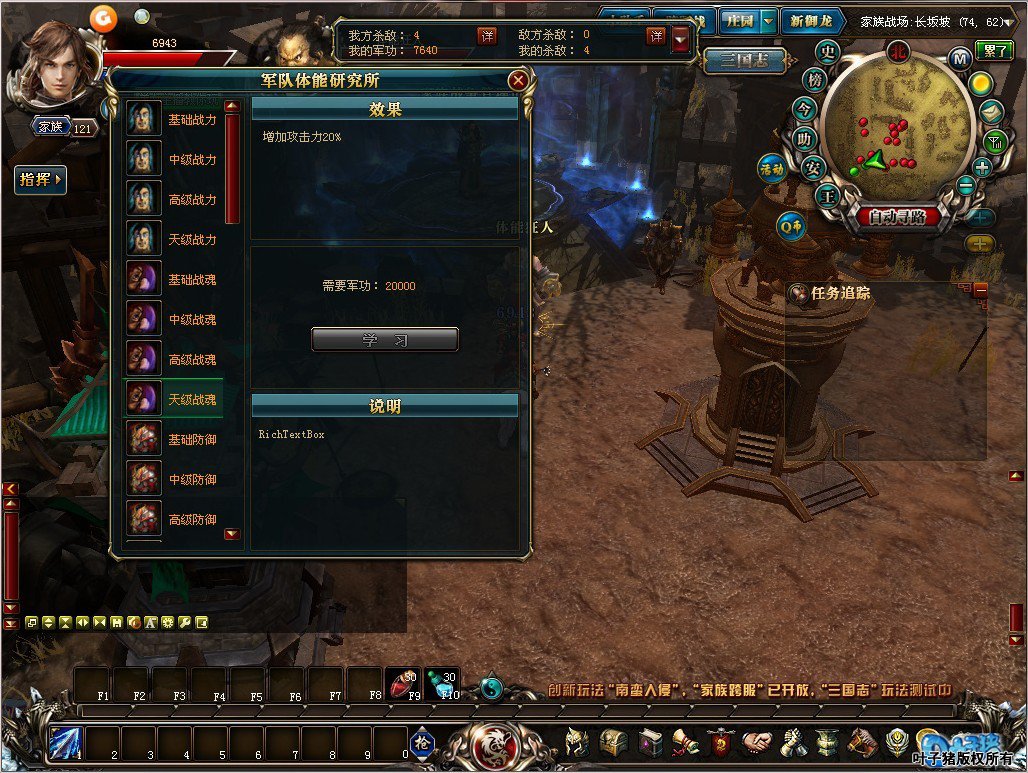Open the 指挥 command menu
The image size is (1028, 773).
click(41, 180)
